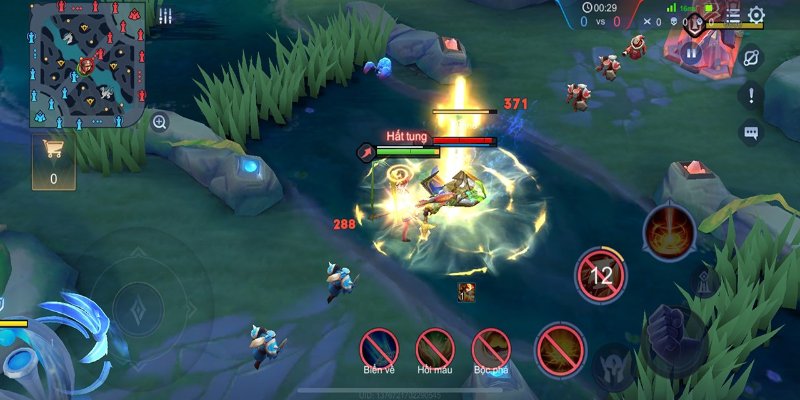
Task: Use the Biến về recall spell
Action: [x=380, y=348]
